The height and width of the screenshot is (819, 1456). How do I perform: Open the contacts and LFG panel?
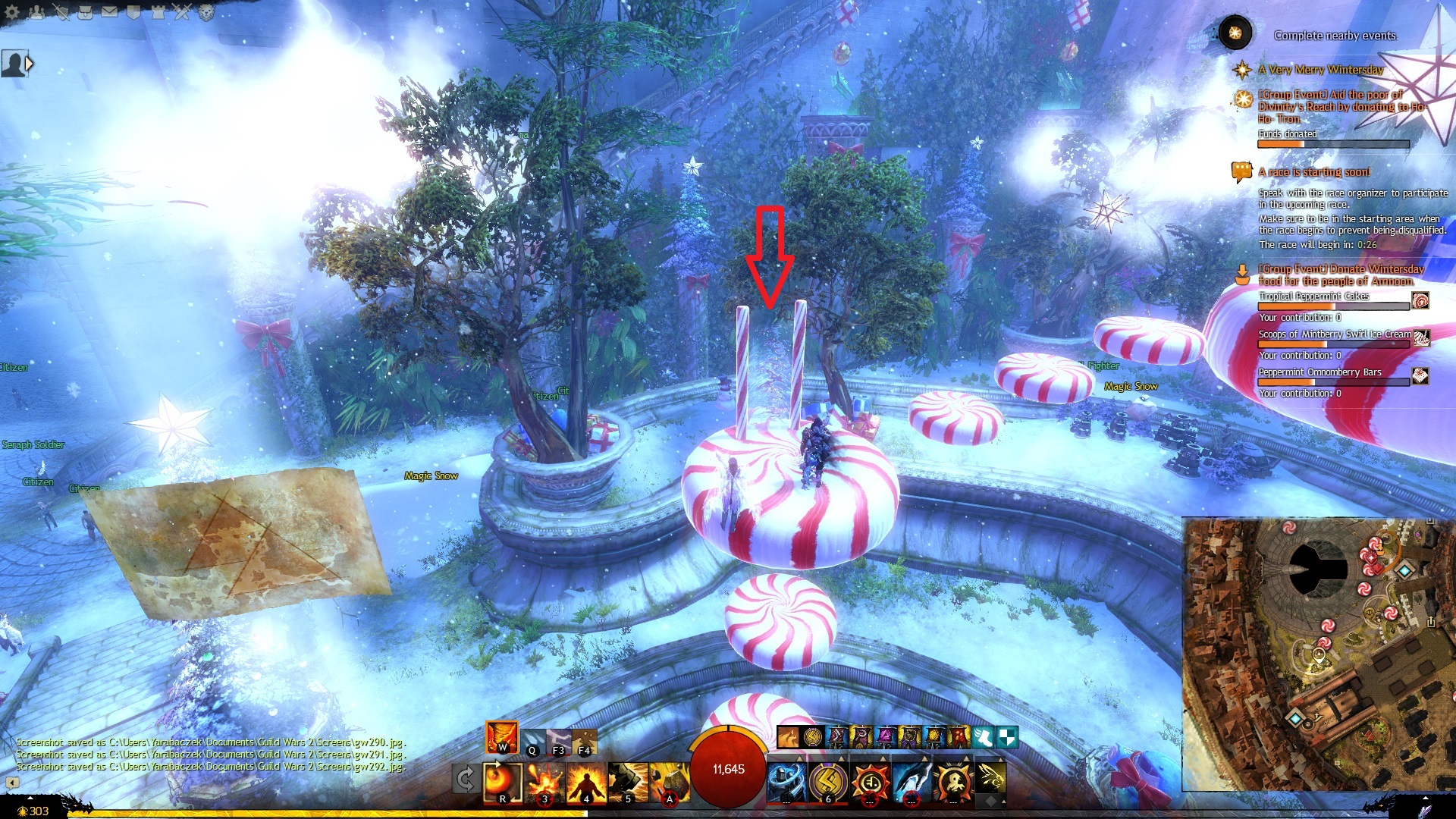point(37,11)
